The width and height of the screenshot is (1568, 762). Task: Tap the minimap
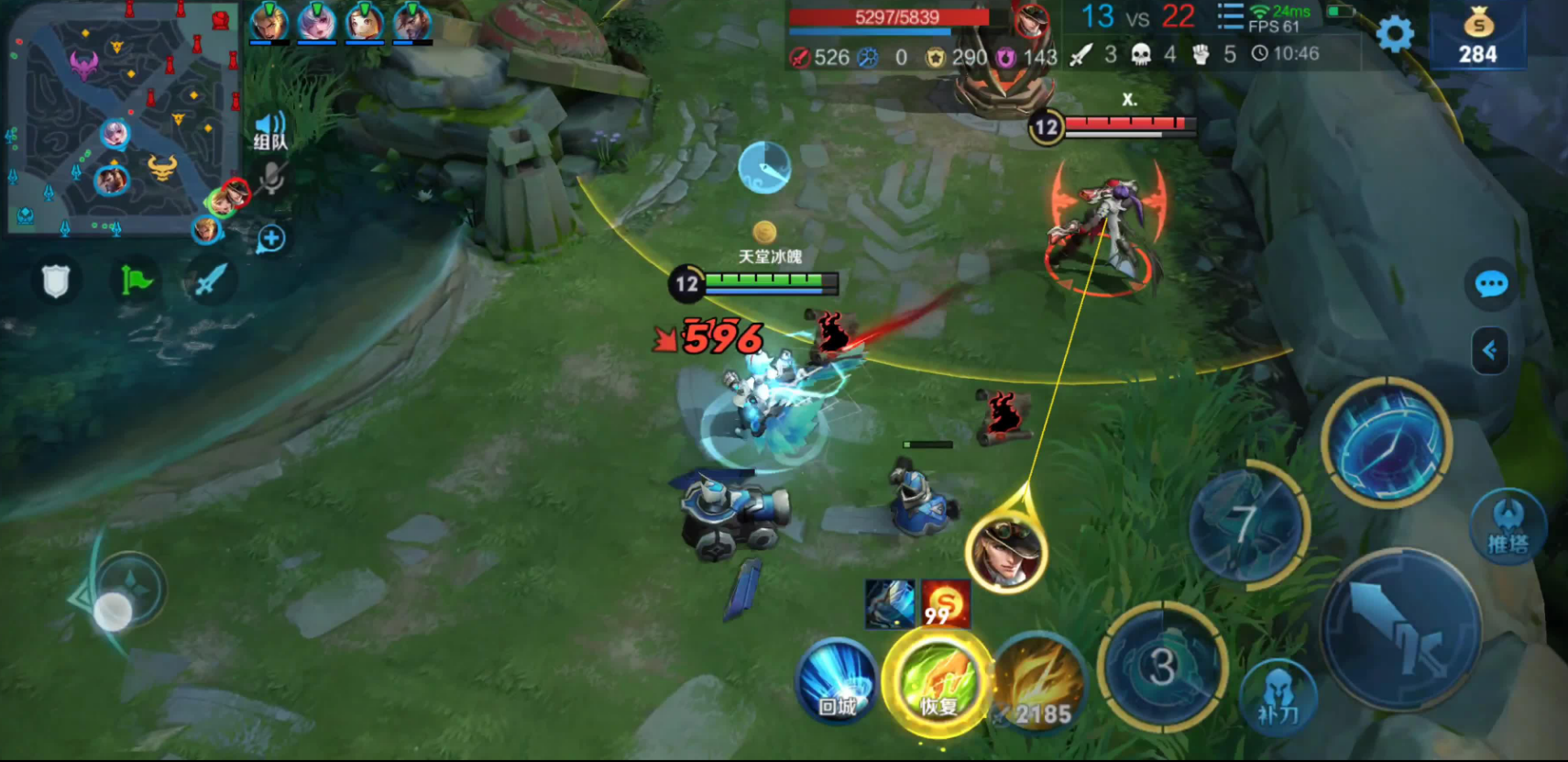tap(119, 119)
